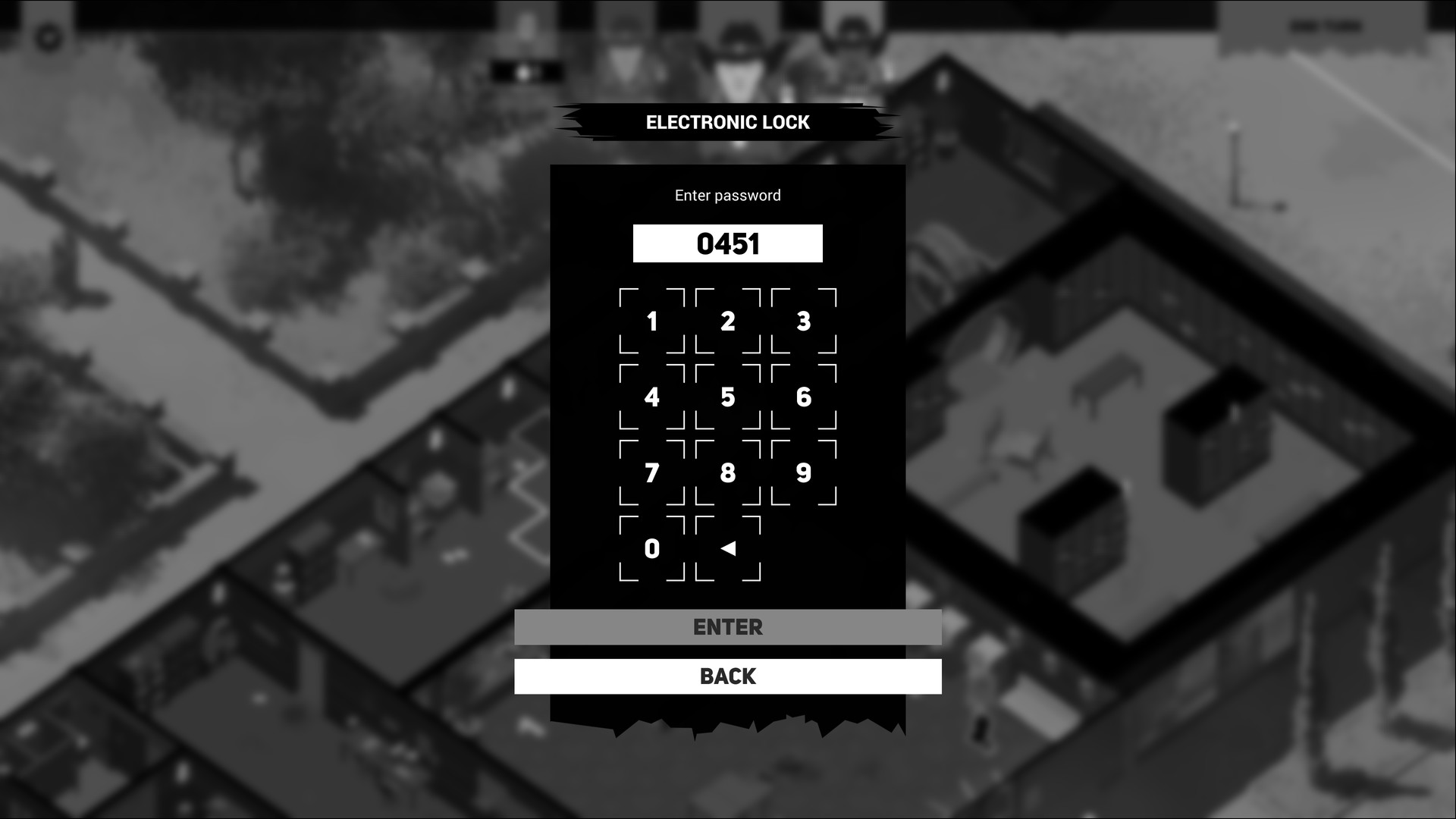
Task: Erase last digit using backspace arrow key
Action: tap(728, 550)
